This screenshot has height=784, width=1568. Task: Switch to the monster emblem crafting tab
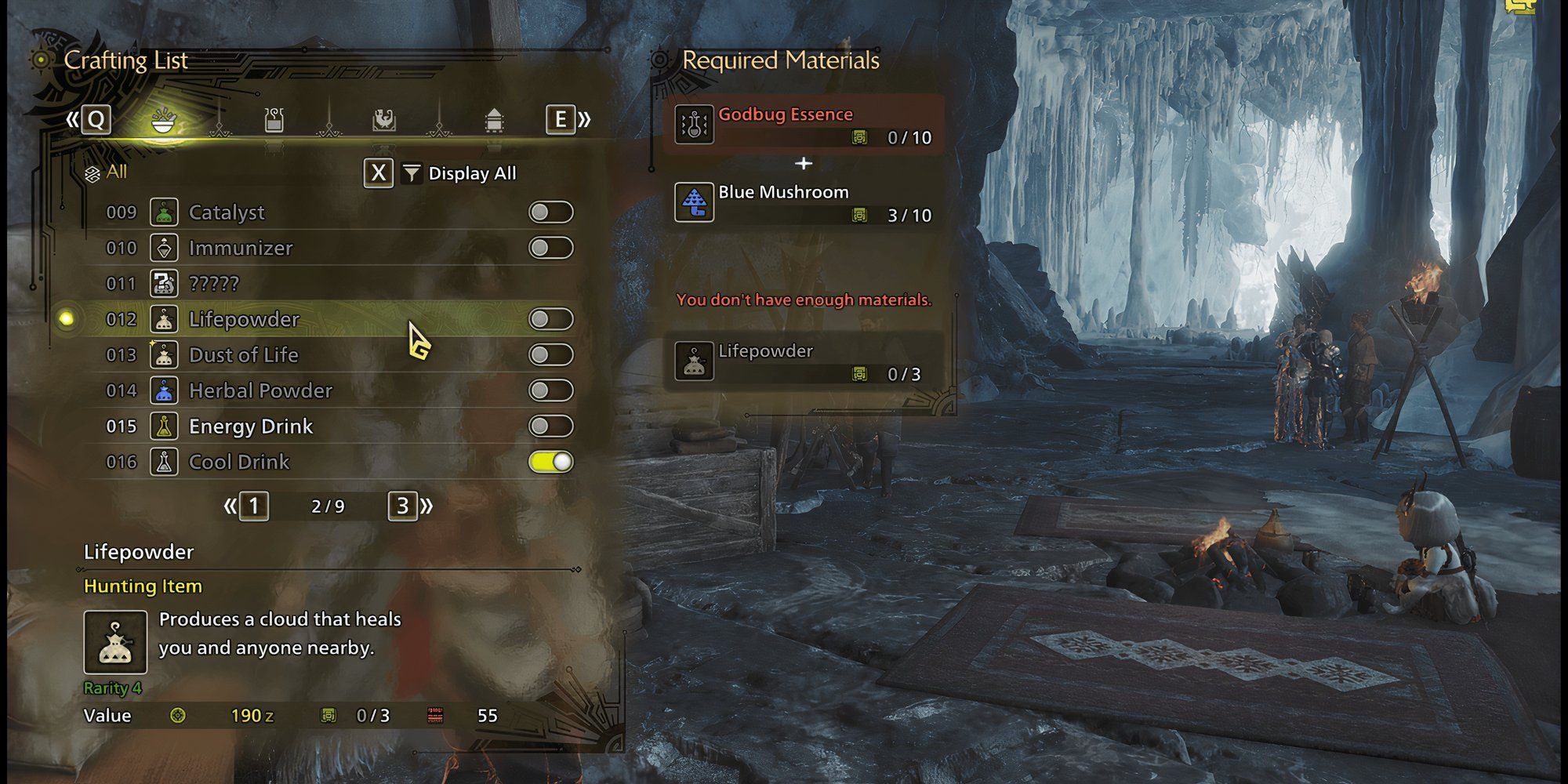click(383, 121)
